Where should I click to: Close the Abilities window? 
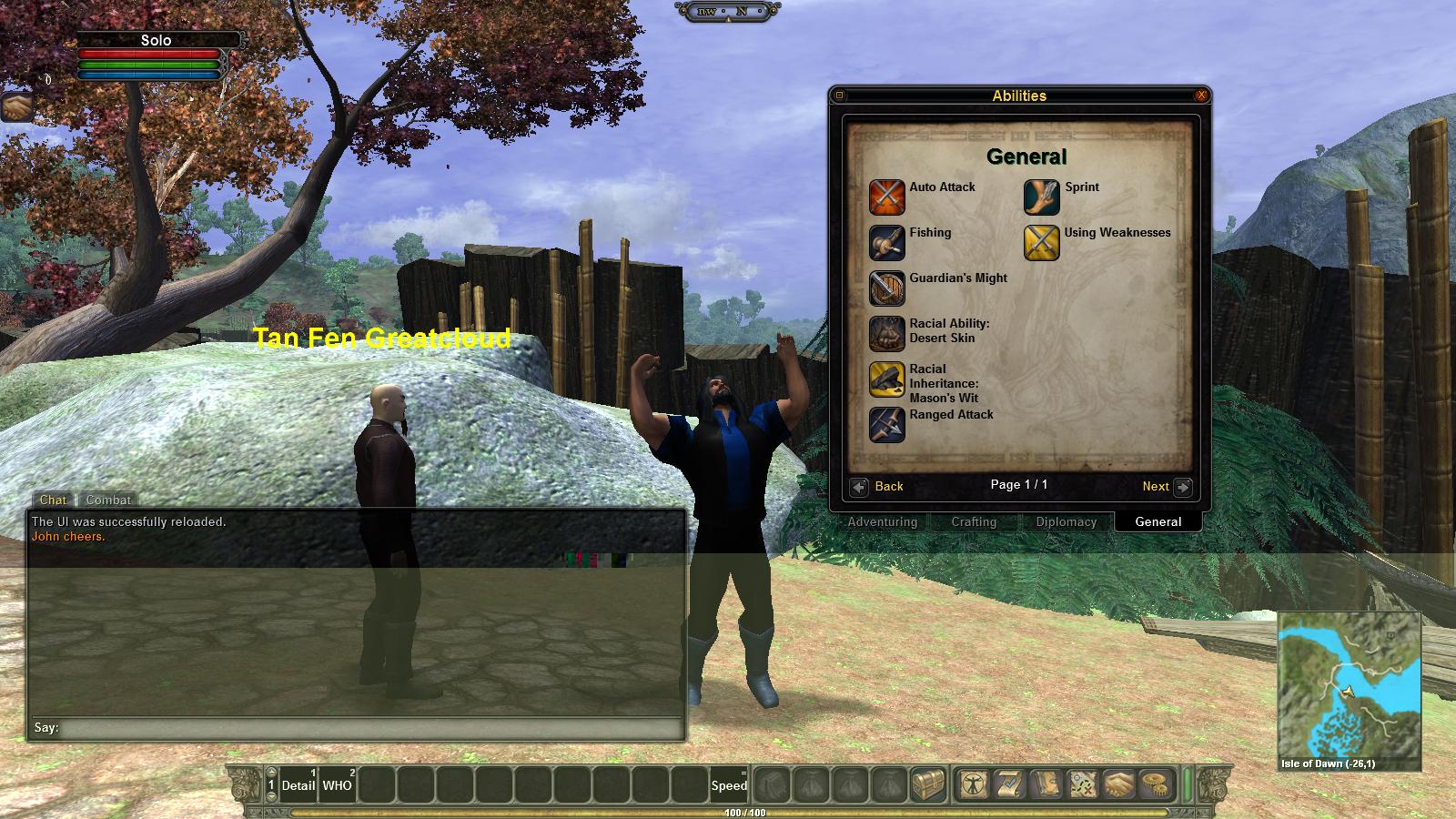(x=1201, y=96)
